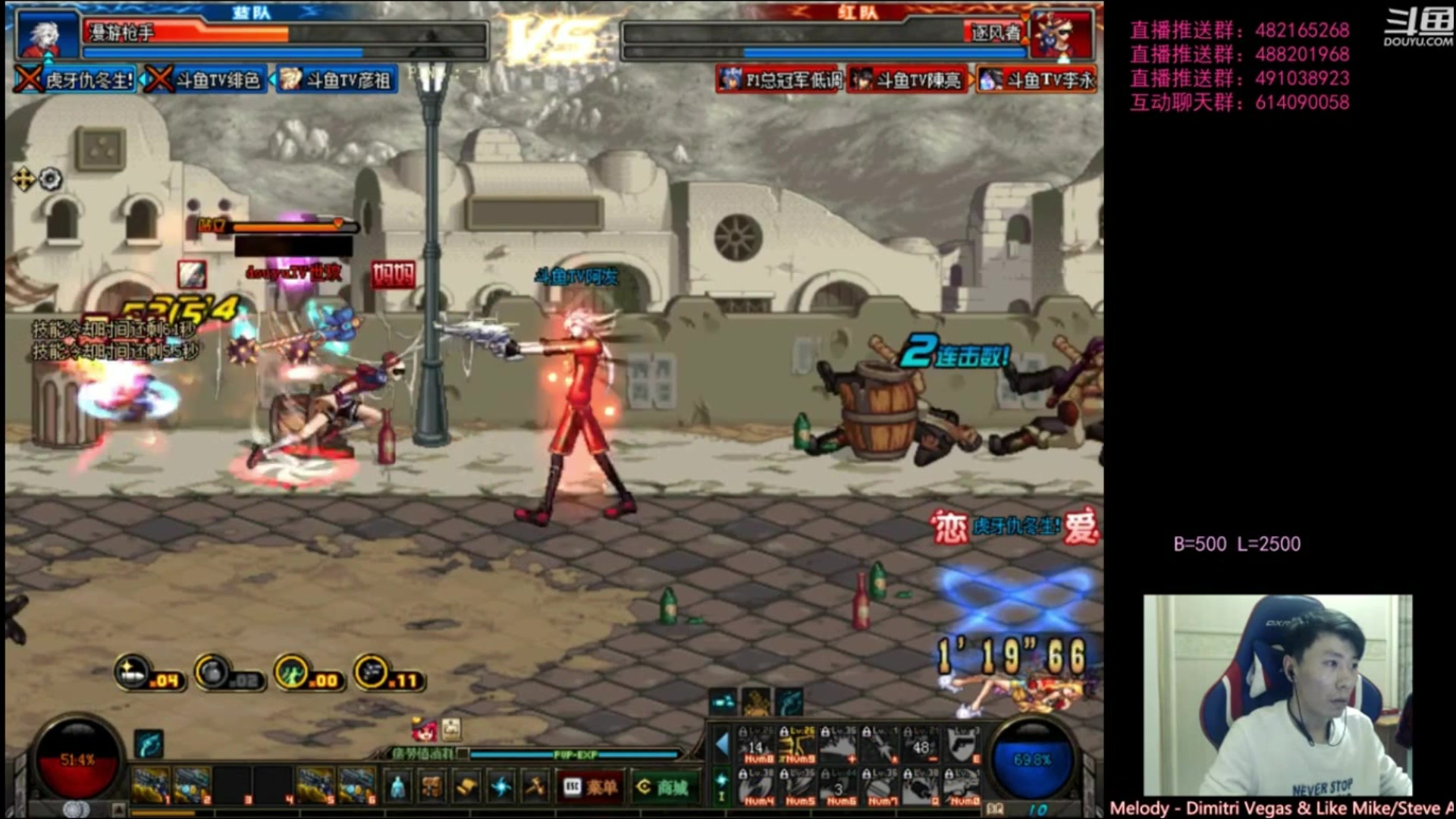Select teammate 斗鱼TV彦祖 in blue team list
Viewport: 1456px width, 819px height.
(336, 80)
